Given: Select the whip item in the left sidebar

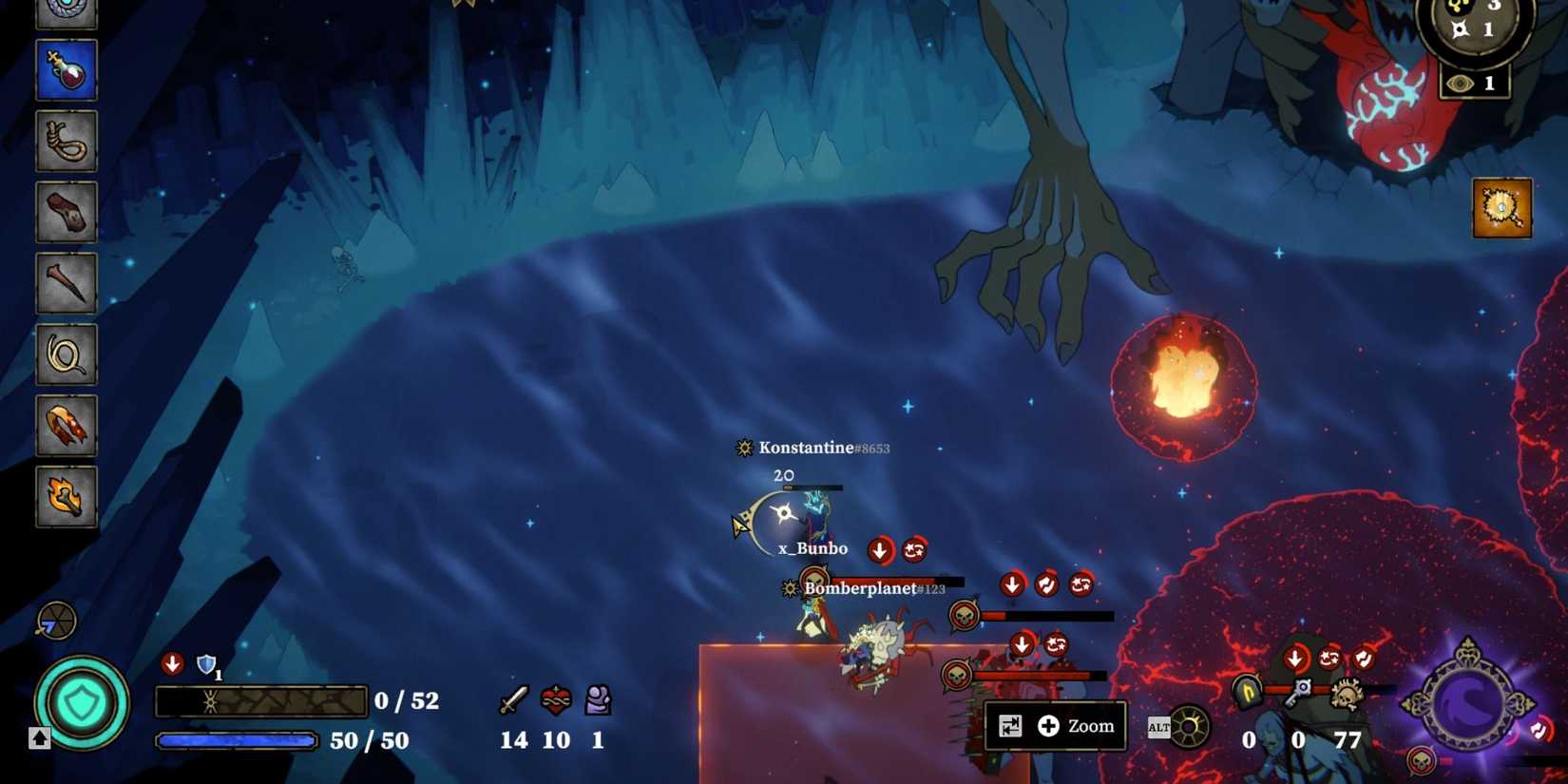Looking at the screenshot, I should pos(66,354).
